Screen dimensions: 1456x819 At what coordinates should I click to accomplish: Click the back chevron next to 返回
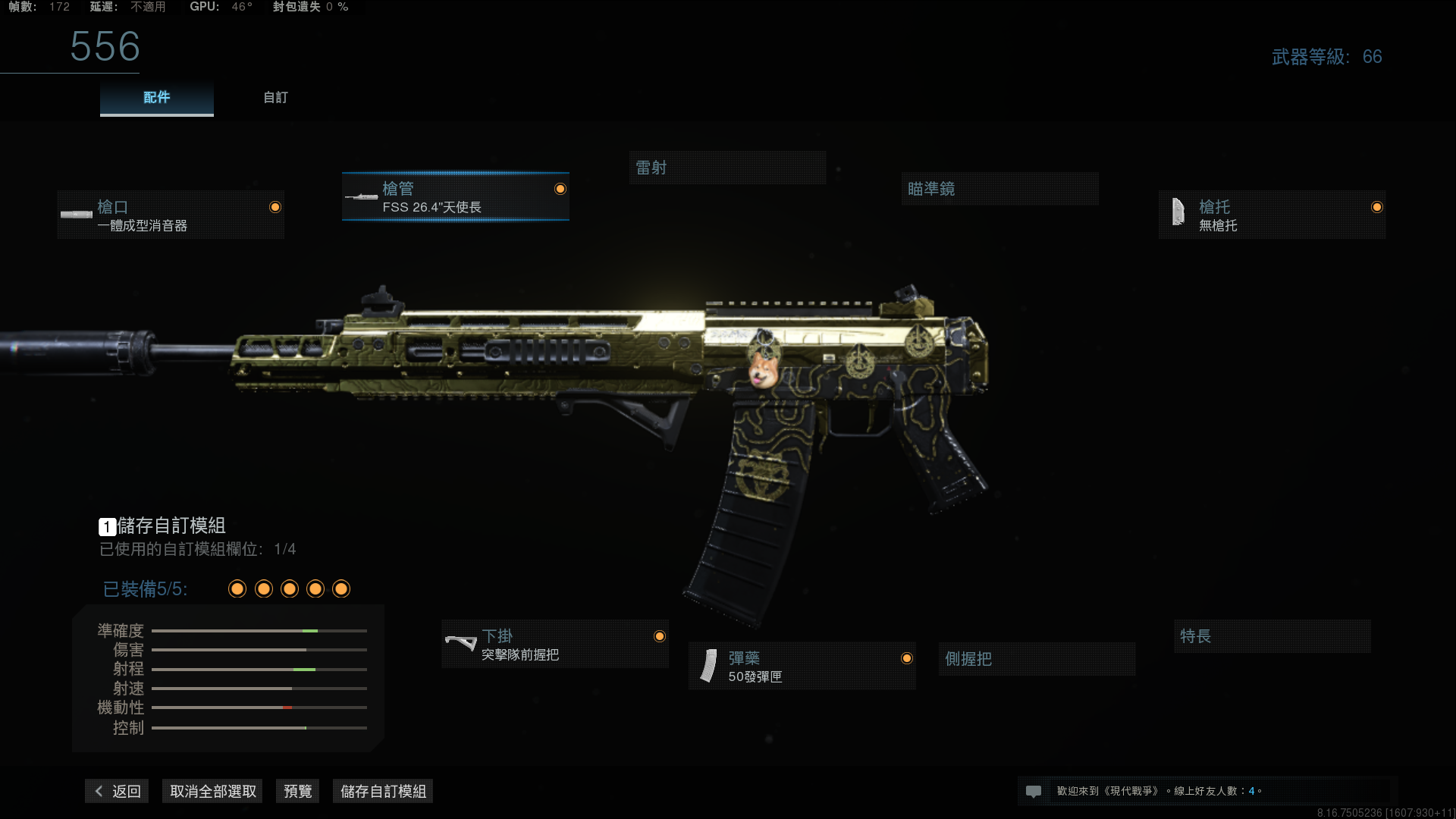point(99,791)
